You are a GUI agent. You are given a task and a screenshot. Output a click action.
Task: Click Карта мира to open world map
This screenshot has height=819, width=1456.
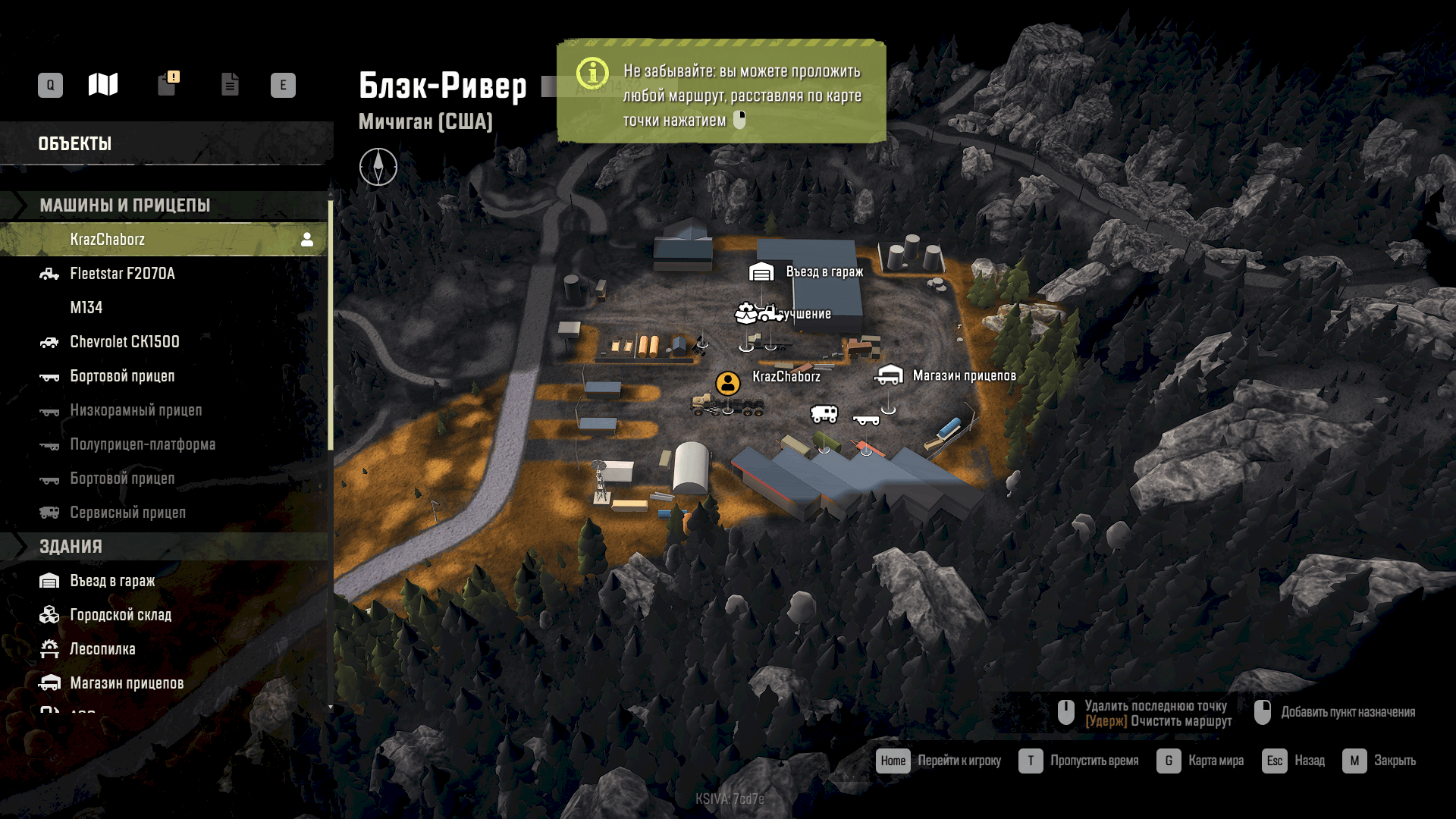pyautogui.click(x=1200, y=761)
